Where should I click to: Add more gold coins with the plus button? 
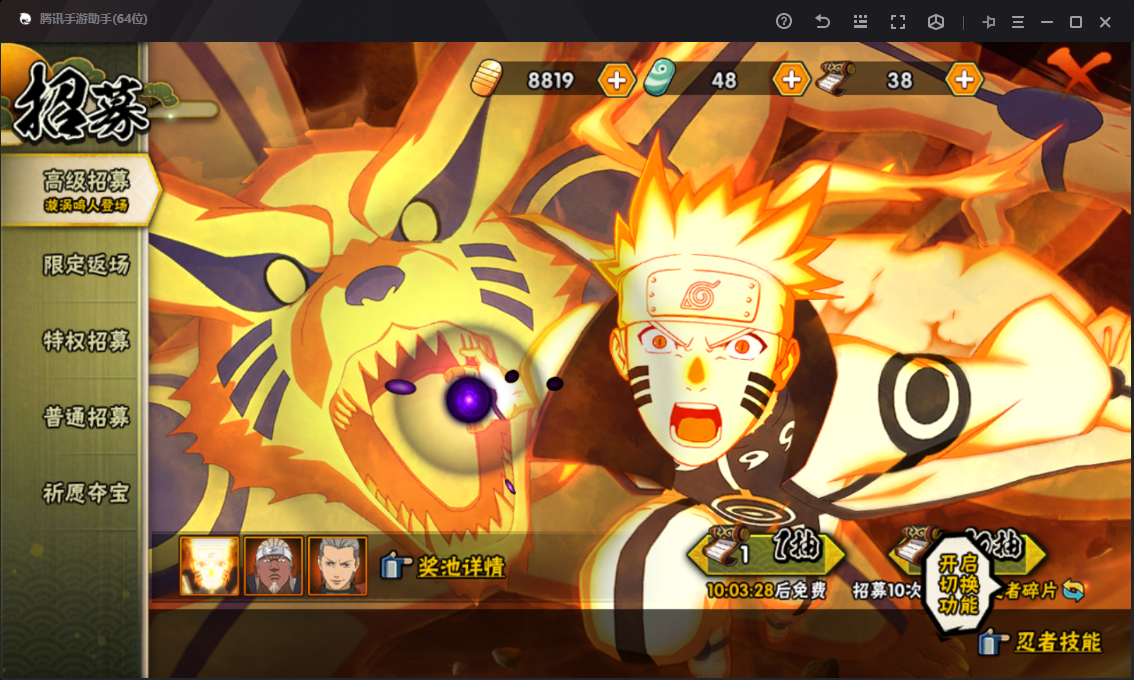616,80
